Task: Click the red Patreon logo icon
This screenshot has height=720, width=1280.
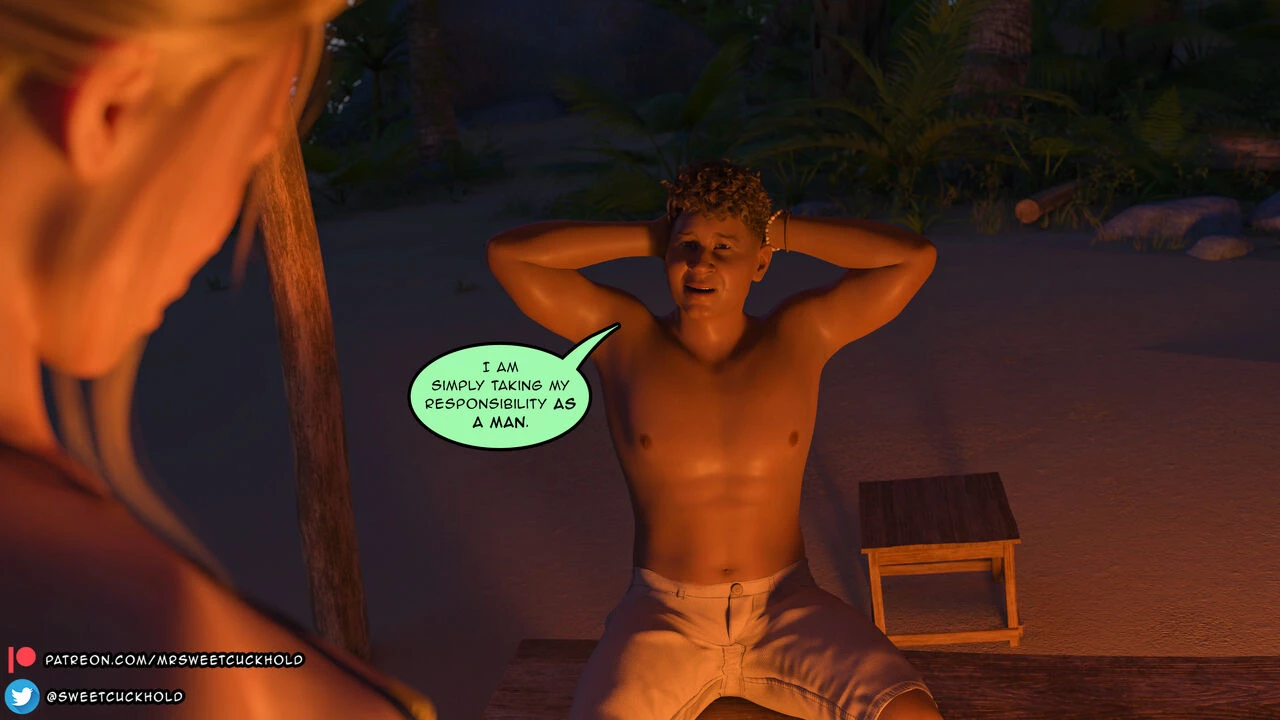Action: pyautogui.click(x=22, y=659)
